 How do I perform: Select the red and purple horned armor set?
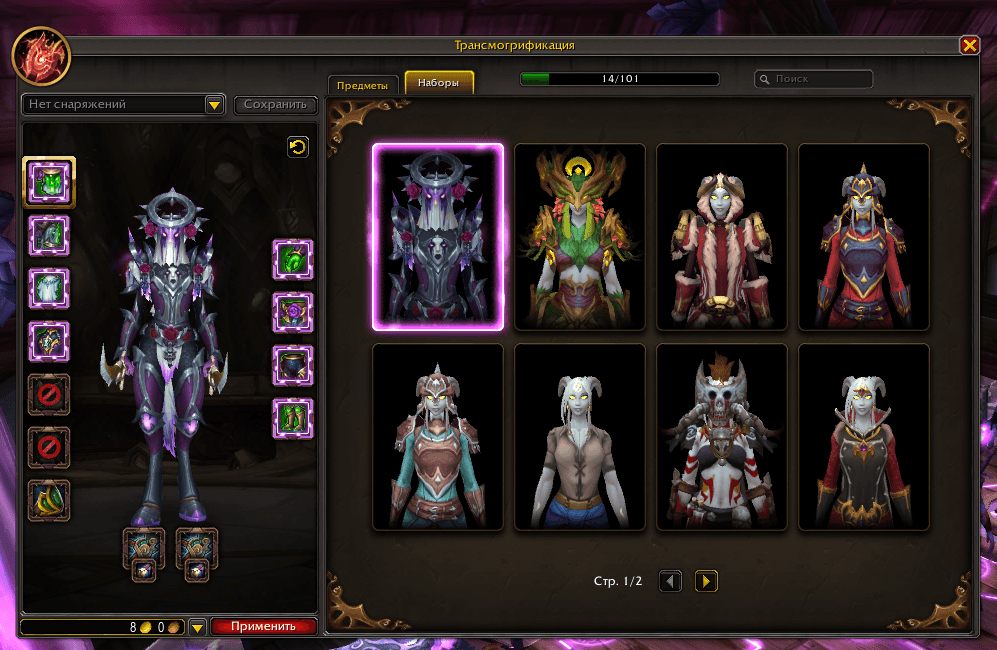click(864, 236)
